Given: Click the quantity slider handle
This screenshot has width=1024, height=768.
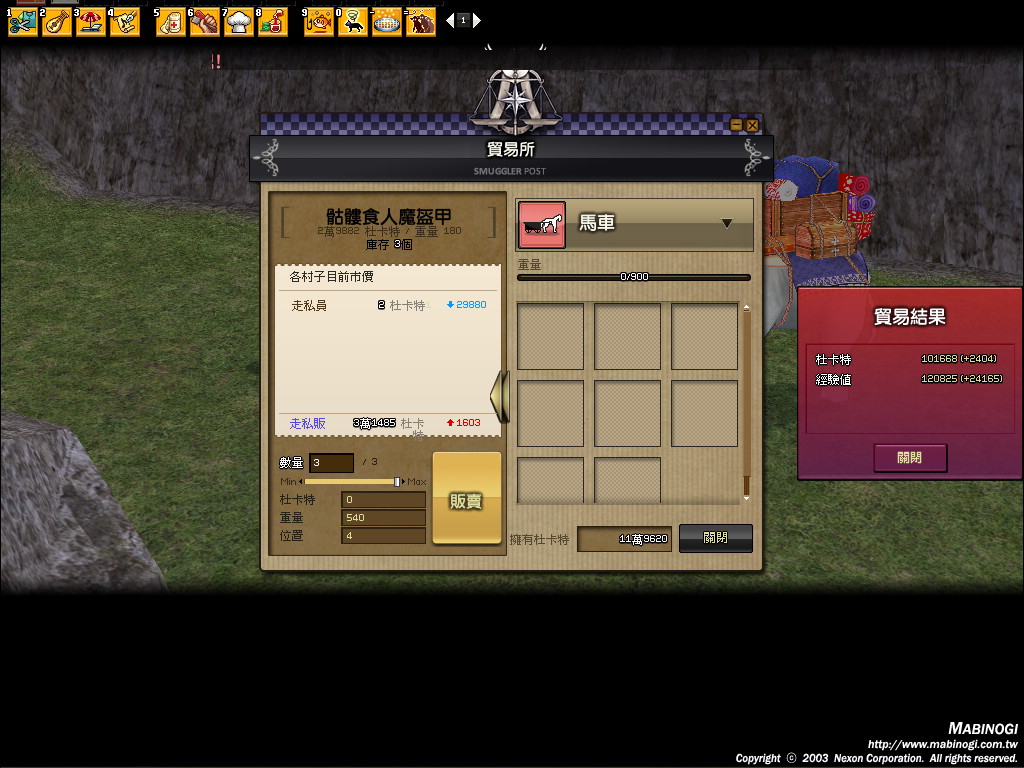Looking at the screenshot, I should pos(397,482).
